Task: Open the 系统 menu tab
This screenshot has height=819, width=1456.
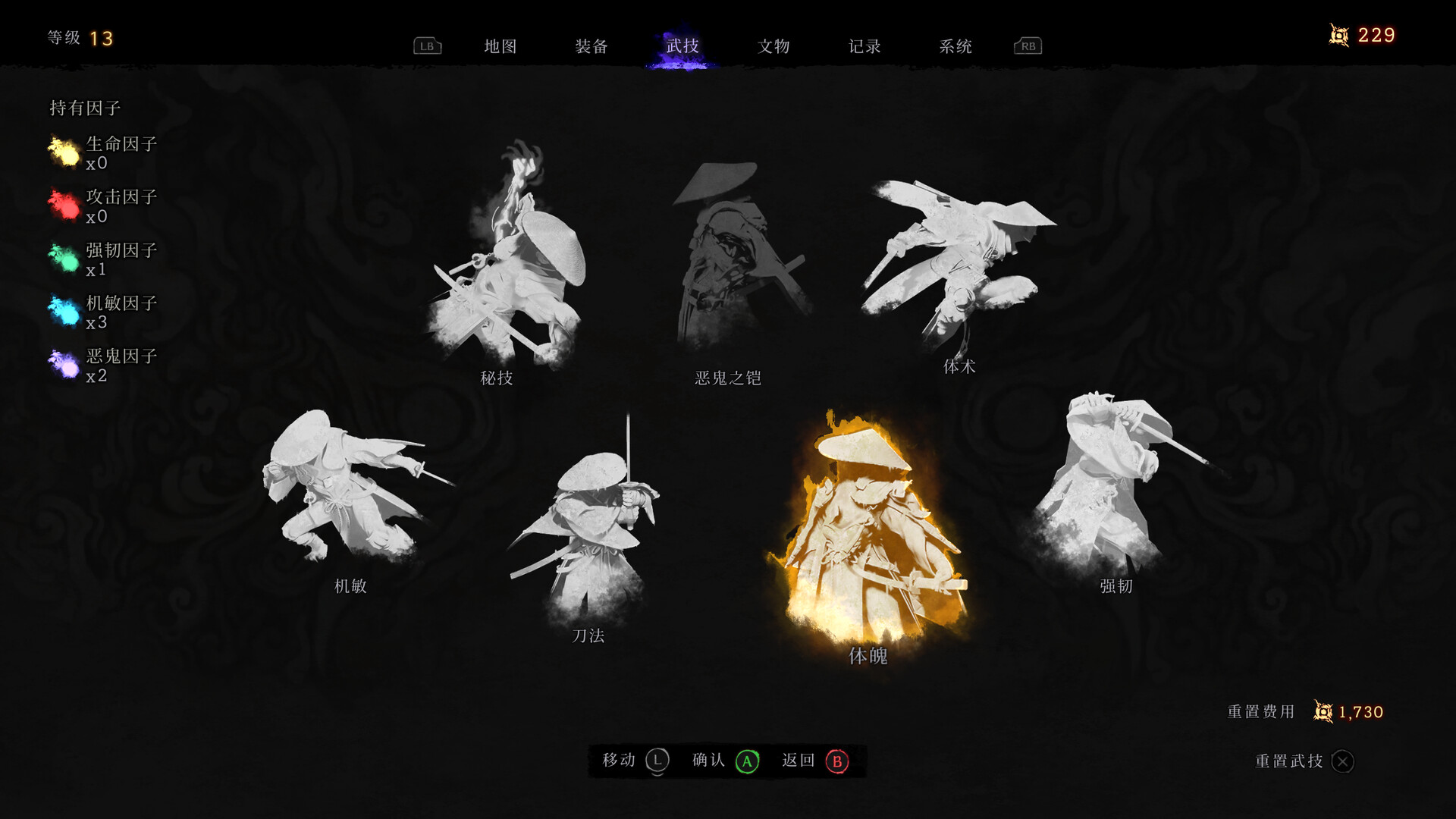Action: tap(955, 46)
